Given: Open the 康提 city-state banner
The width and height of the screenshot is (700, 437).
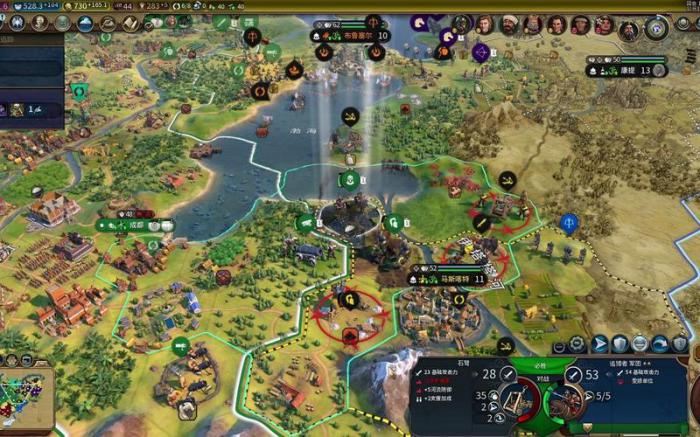Looking at the screenshot, I should coord(627,70).
